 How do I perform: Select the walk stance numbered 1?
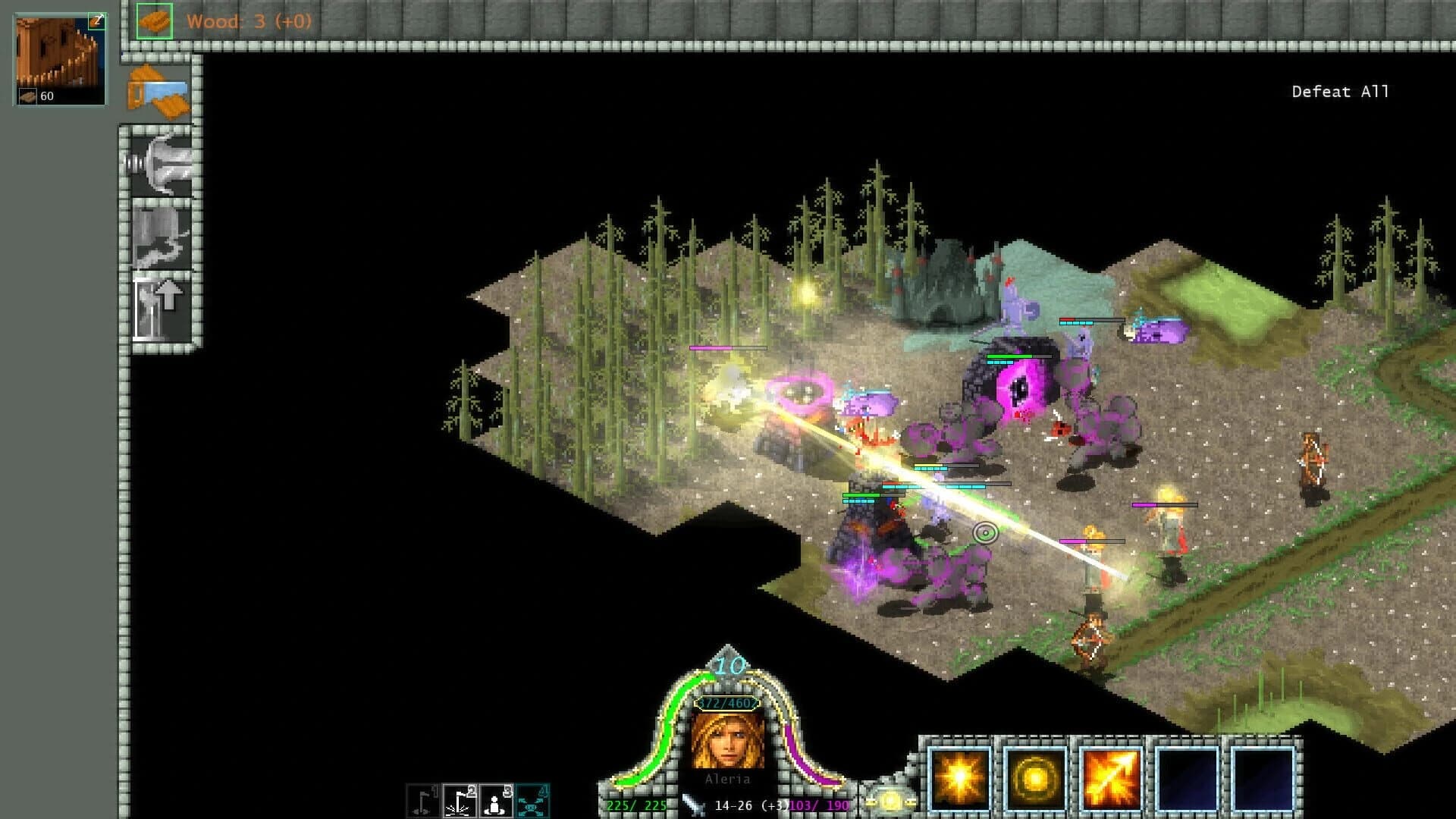[422, 799]
